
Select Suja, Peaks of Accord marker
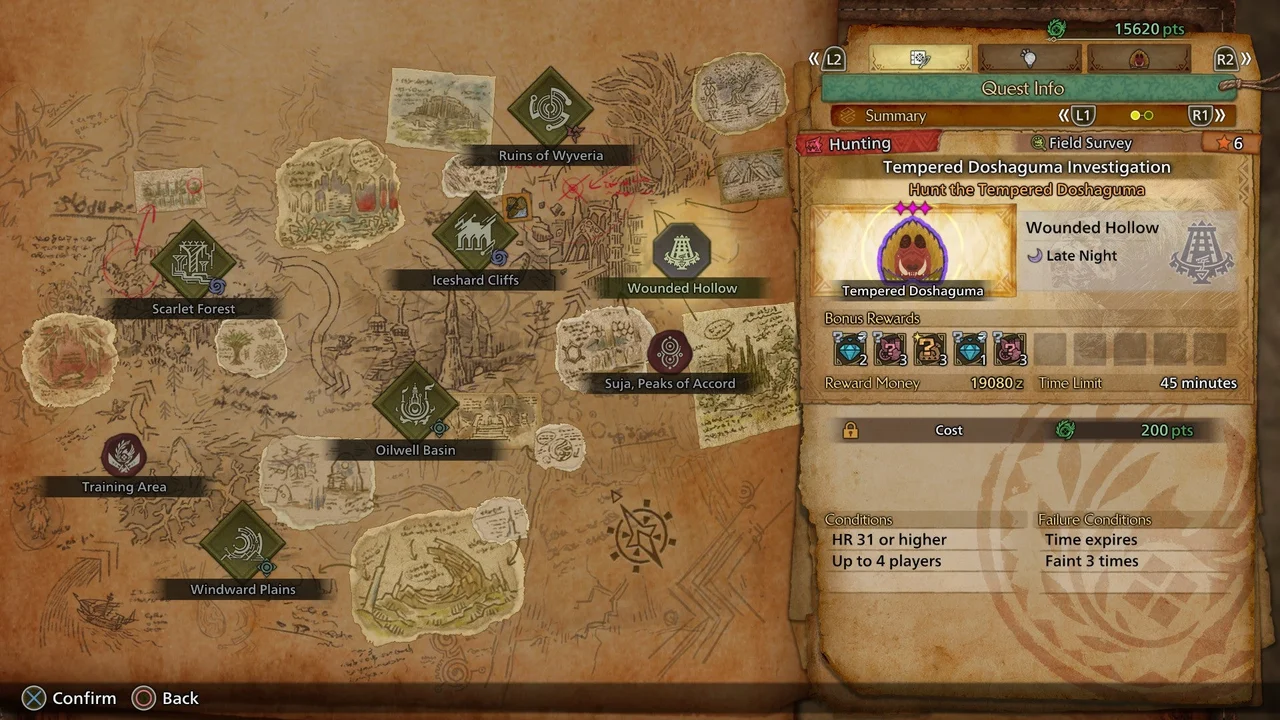point(670,352)
